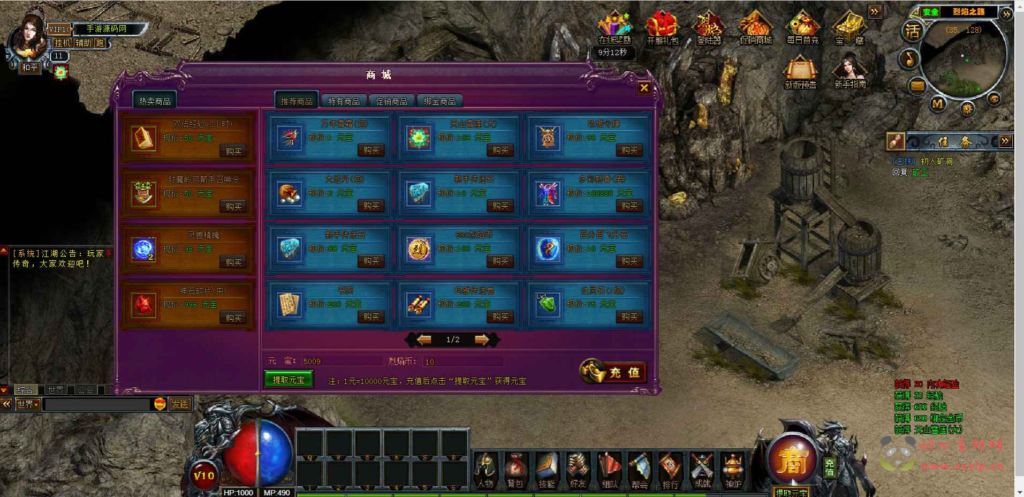Open the 技能 skills menu icon
Image resolution: width=1024 pixels, height=497 pixels.
[546, 466]
